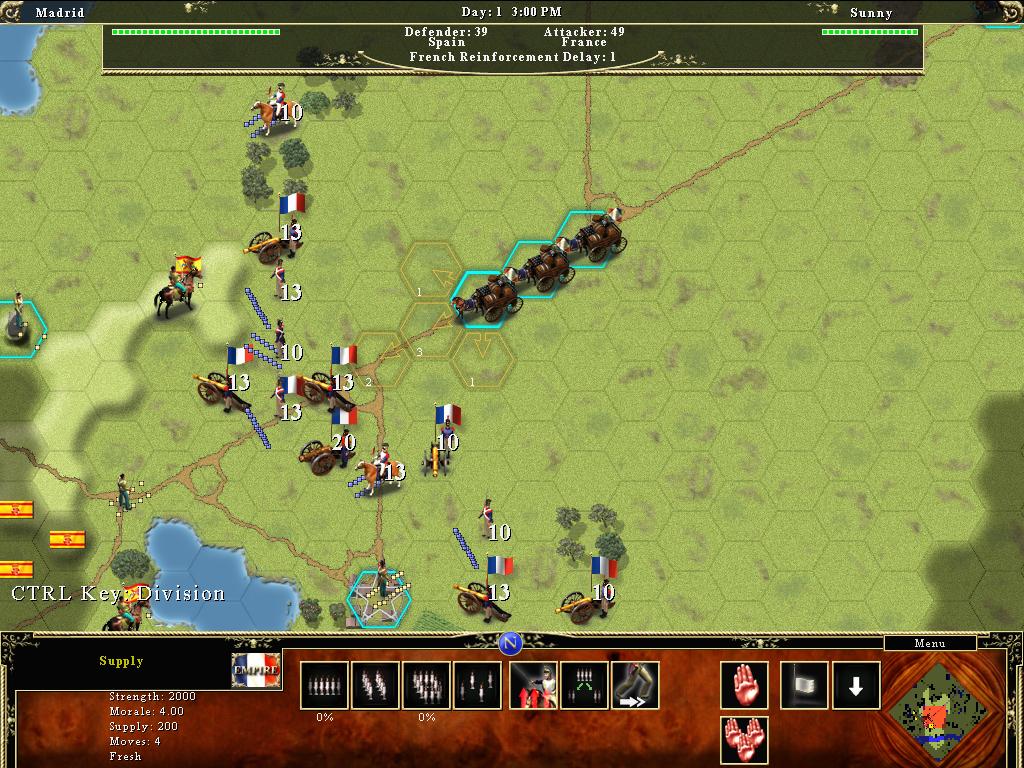Choose the two-column formation icon
This screenshot has width=1024, height=768.
375,685
